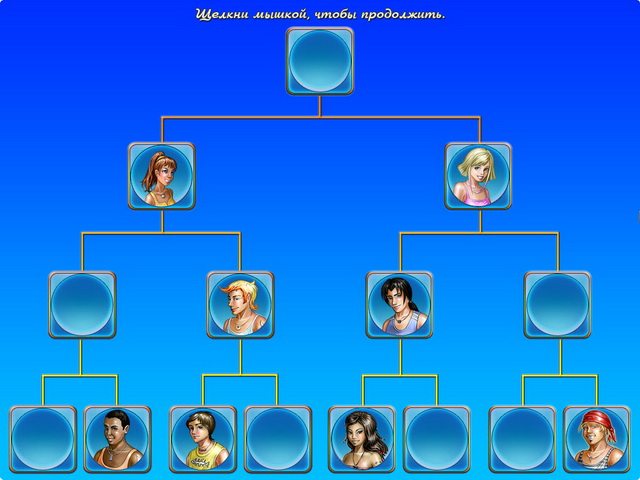Select the red-haired ponytail girl portrait

pos(161,175)
